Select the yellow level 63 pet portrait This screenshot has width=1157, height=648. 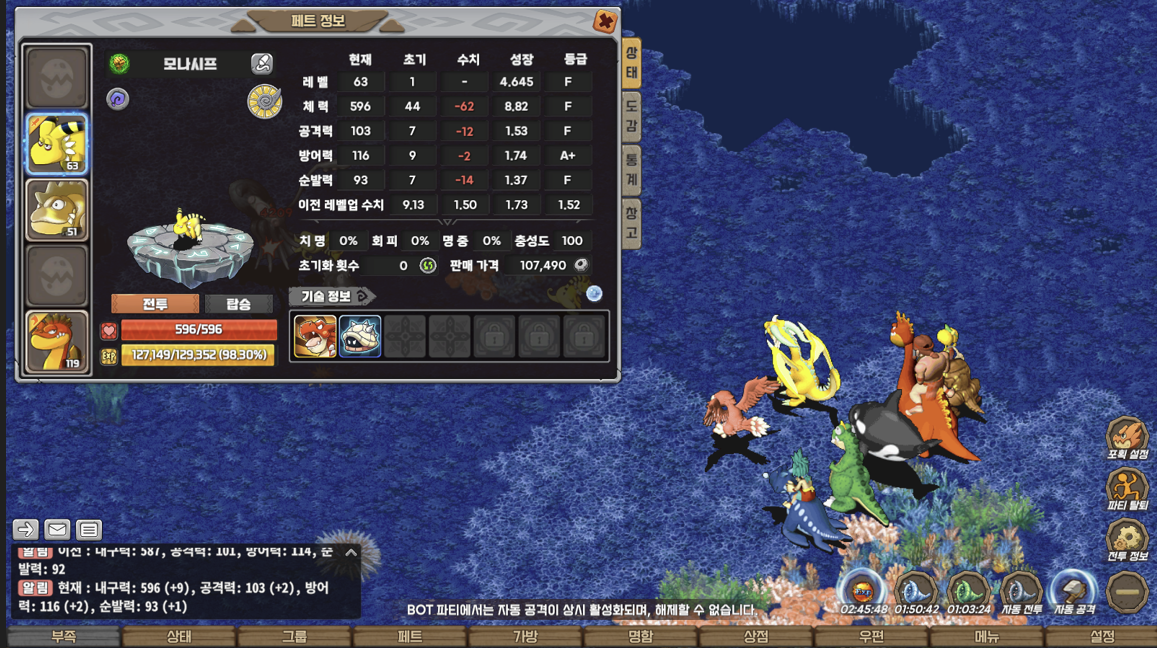[57, 143]
